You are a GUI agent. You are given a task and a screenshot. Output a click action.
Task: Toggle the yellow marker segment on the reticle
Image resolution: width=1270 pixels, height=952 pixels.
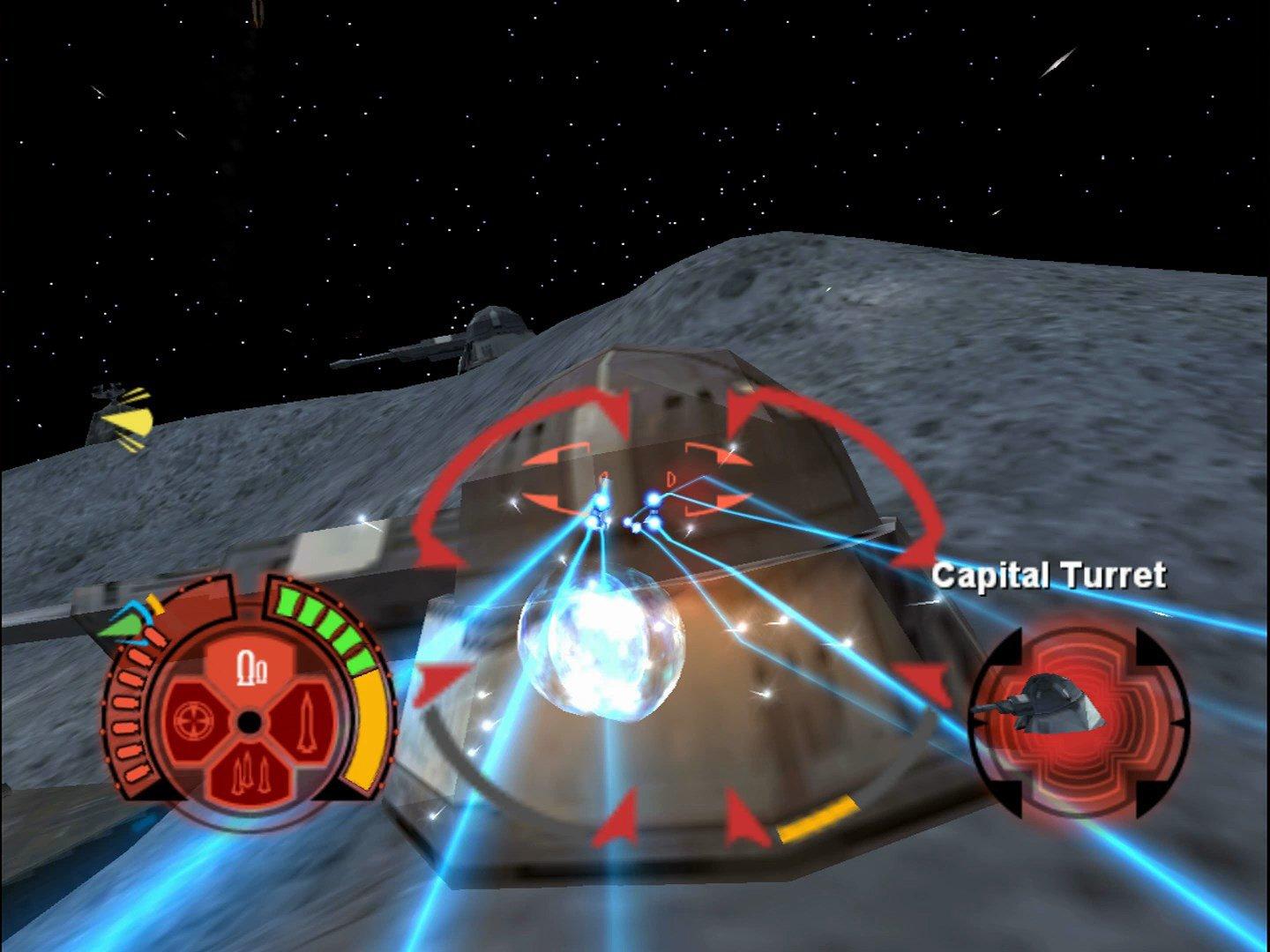pos(820,819)
